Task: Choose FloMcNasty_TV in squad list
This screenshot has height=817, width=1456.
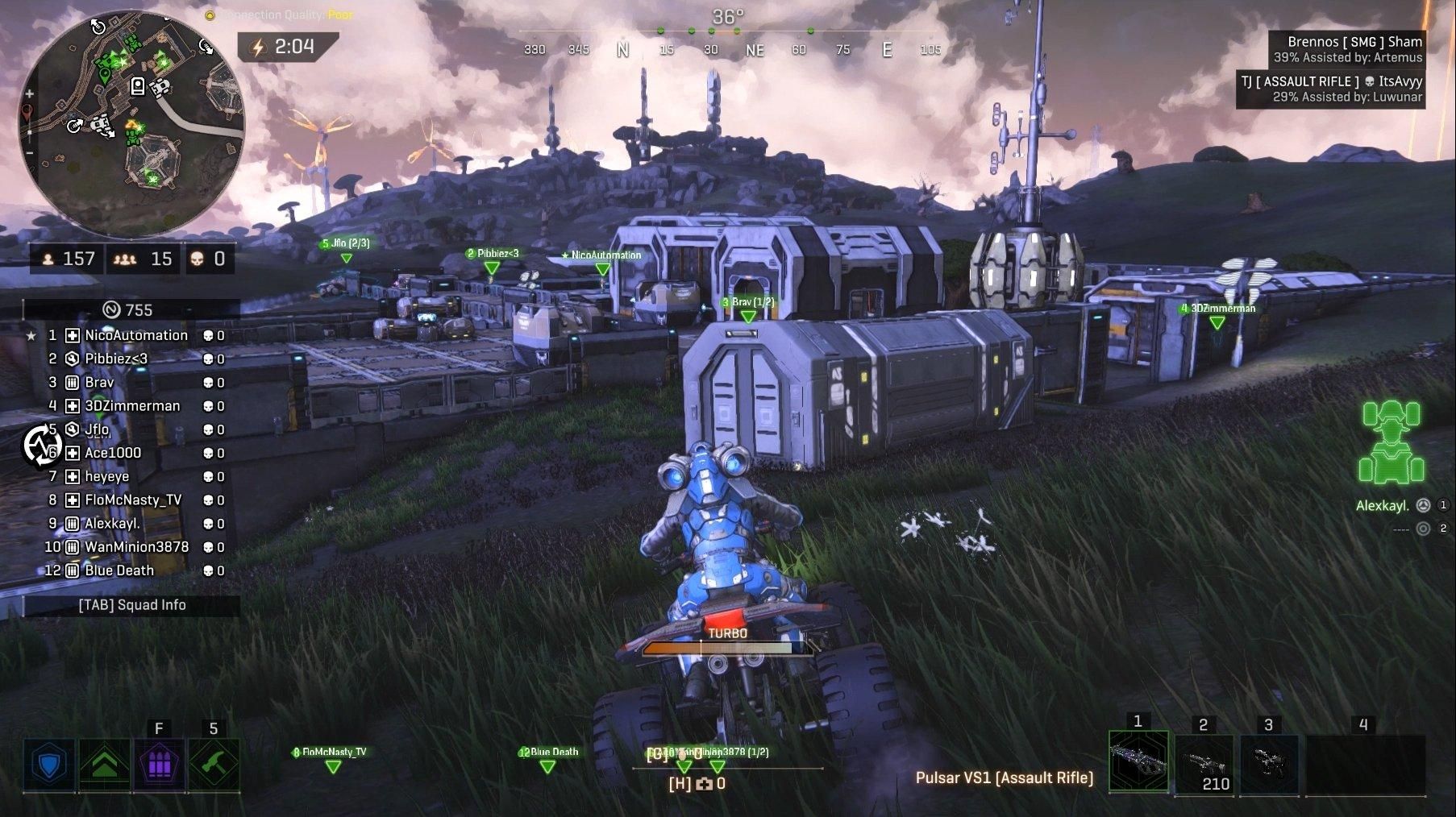Action: 133,500
